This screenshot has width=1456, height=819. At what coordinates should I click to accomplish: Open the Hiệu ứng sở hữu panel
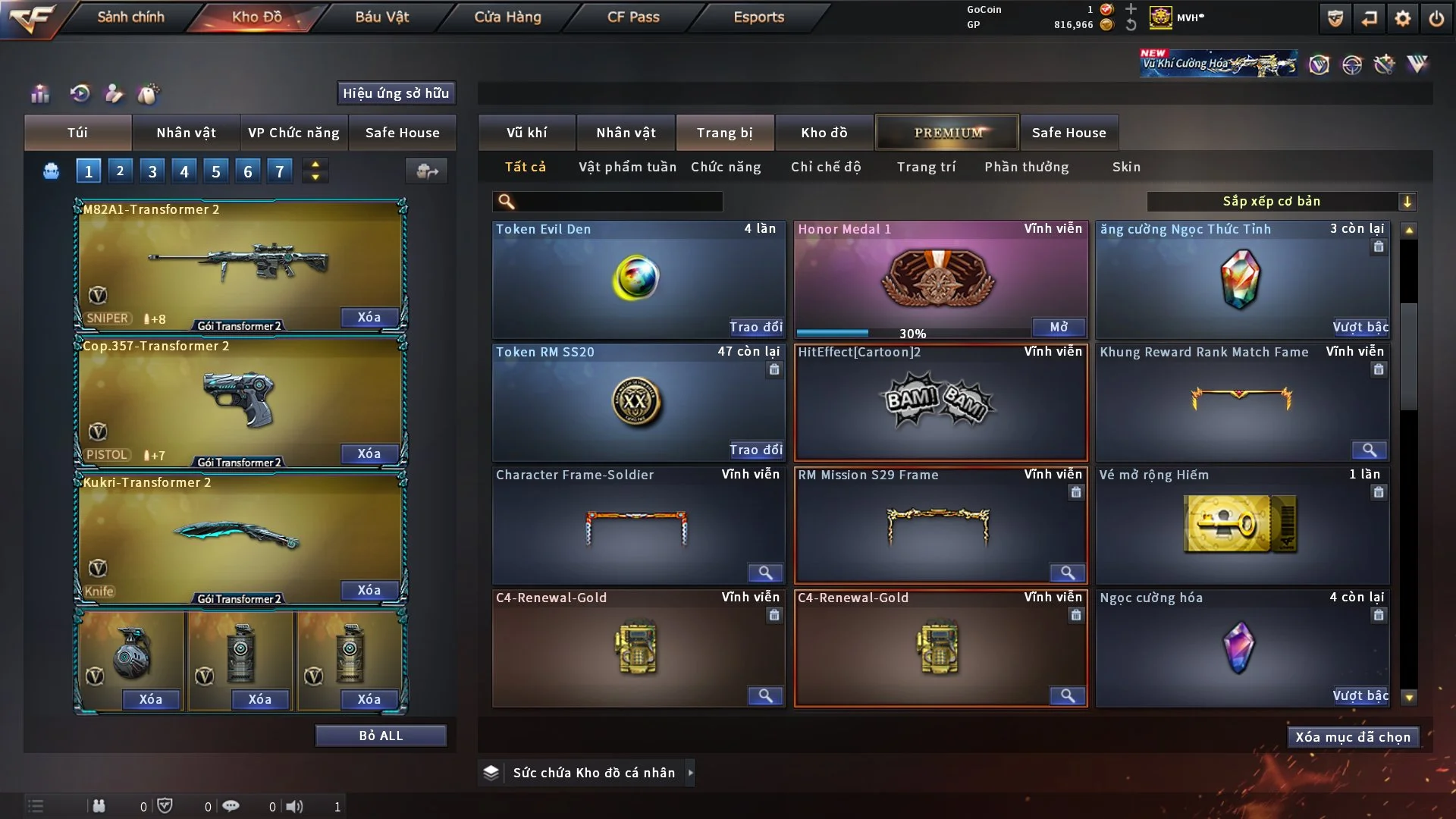pyautogui.click(x=396, y=93)
